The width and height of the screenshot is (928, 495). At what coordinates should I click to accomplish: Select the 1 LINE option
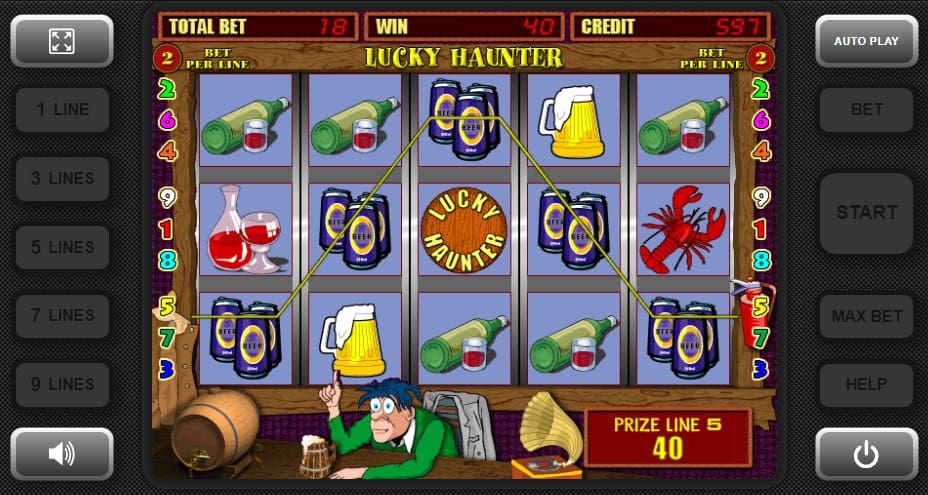[x=62, y=110]
